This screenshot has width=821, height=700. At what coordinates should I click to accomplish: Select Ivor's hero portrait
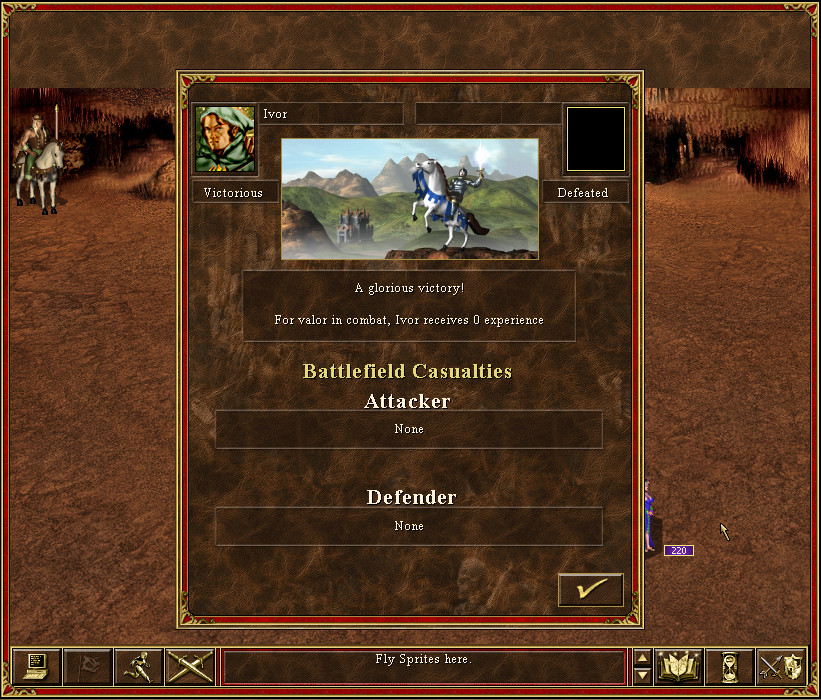[225, 140]
